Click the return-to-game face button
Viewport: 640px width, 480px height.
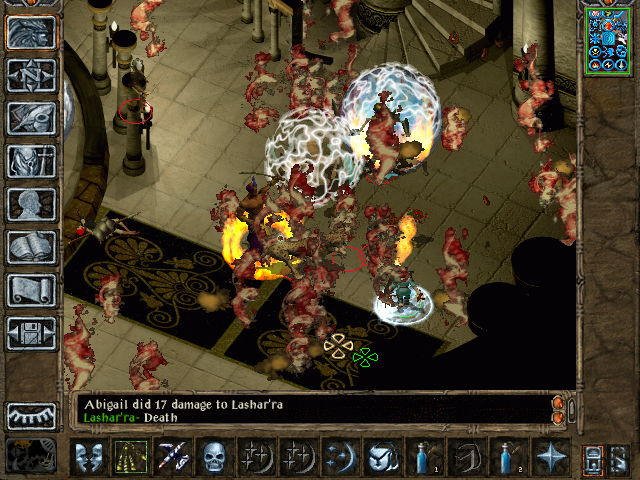tap(31, 33)
